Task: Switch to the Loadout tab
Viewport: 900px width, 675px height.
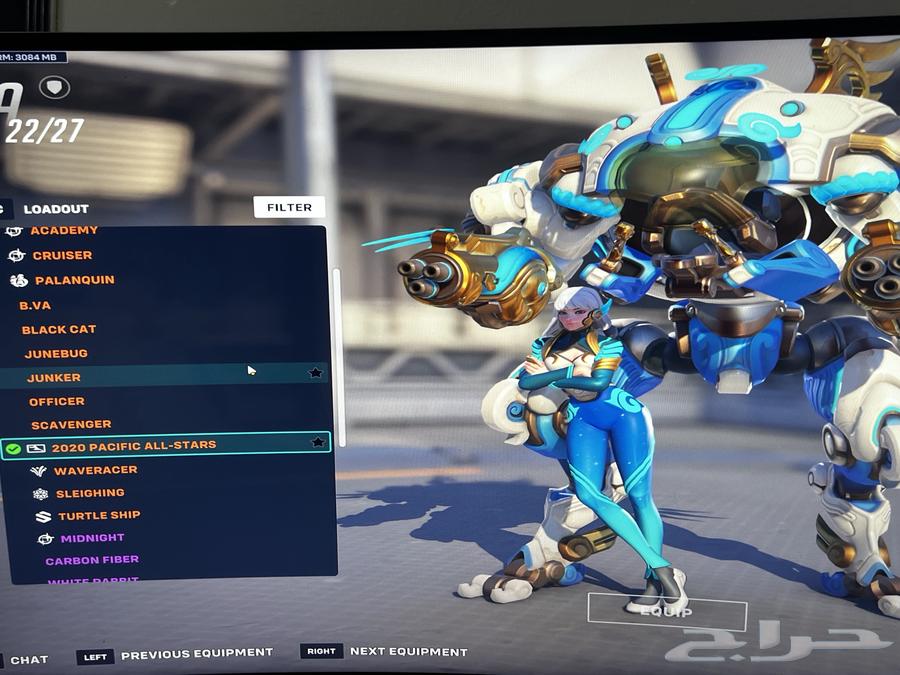Action: (56, 209)
